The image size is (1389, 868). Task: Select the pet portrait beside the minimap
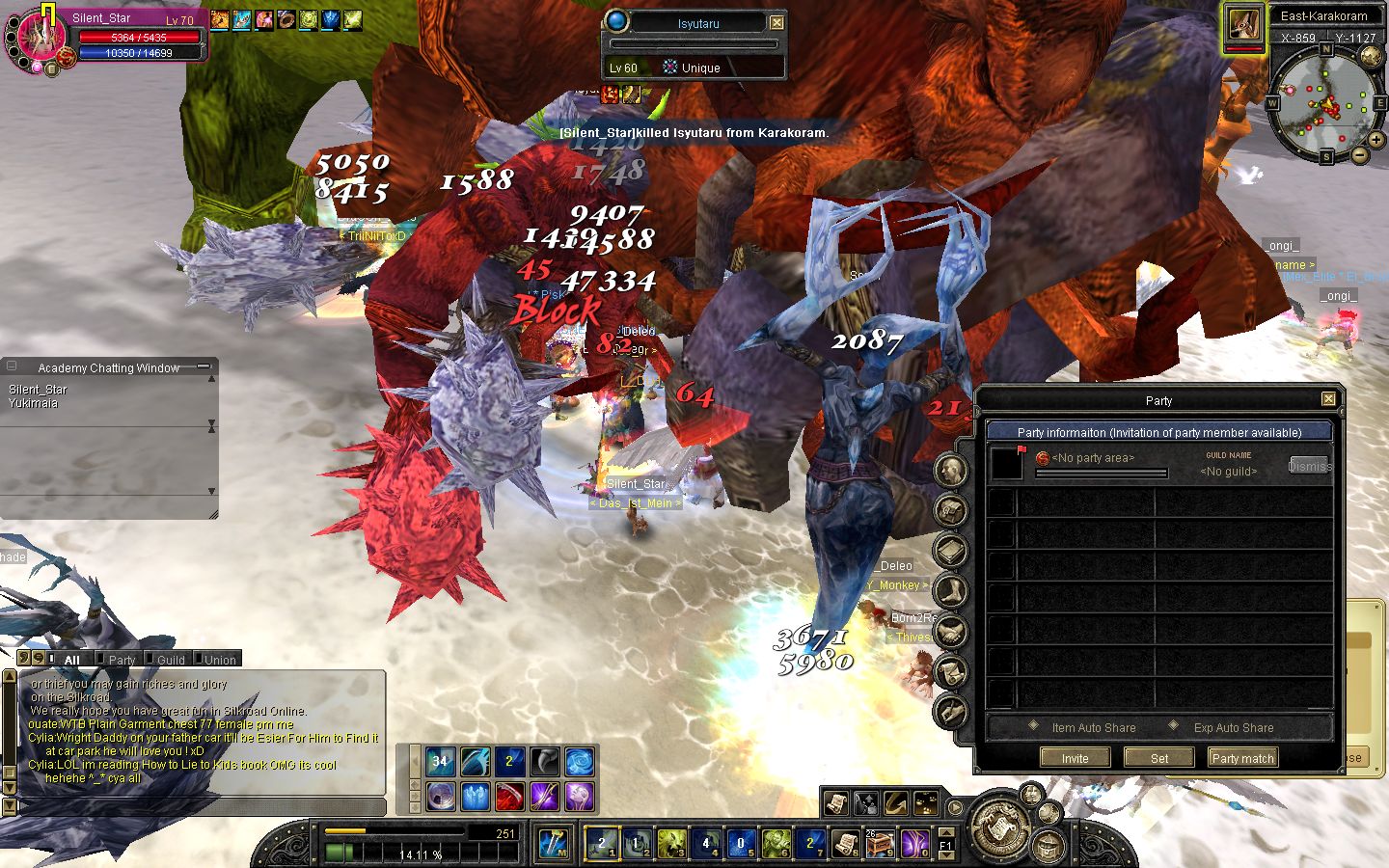(1243, 27)
